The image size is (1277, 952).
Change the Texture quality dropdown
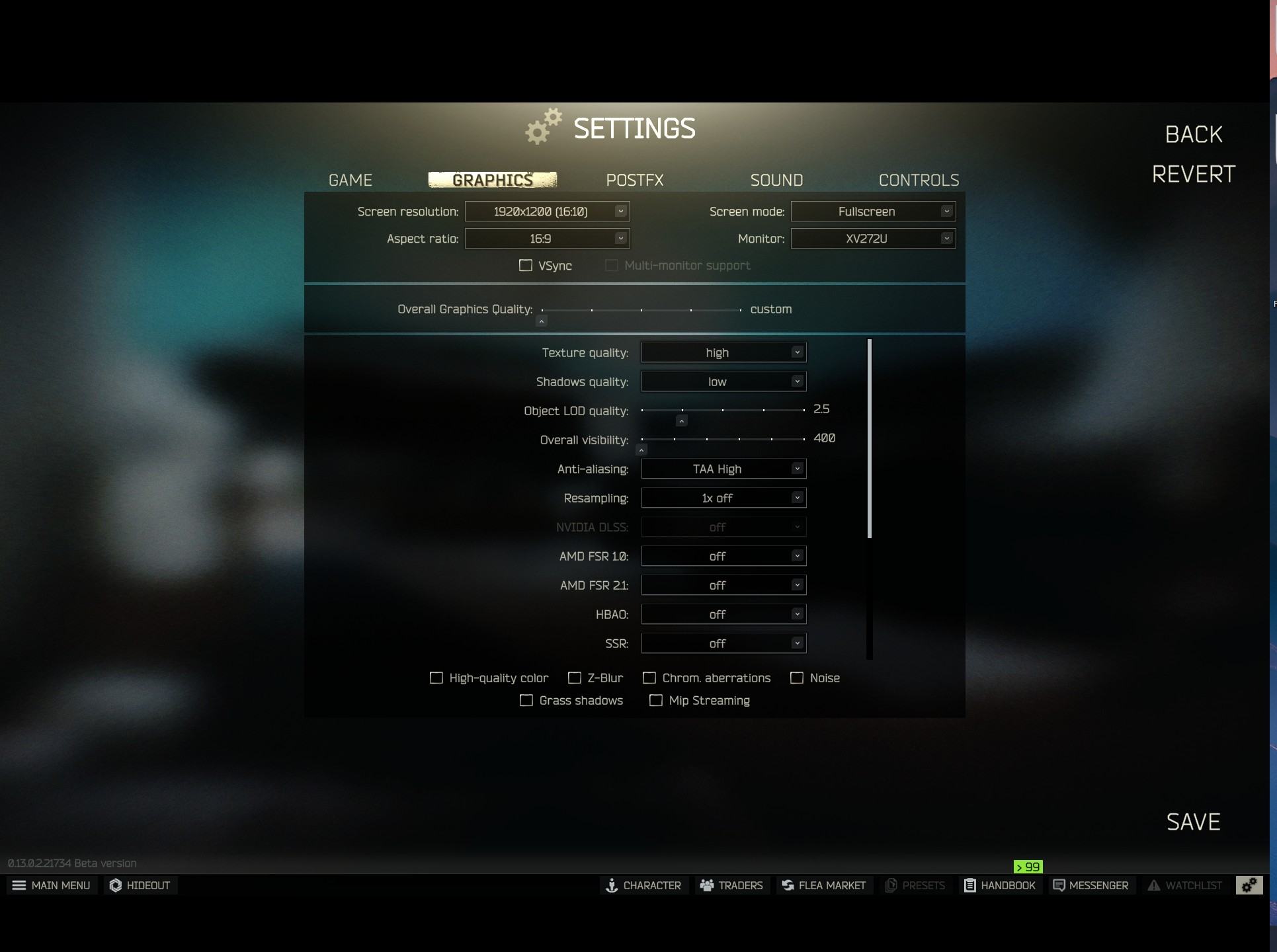pos(723,353)
